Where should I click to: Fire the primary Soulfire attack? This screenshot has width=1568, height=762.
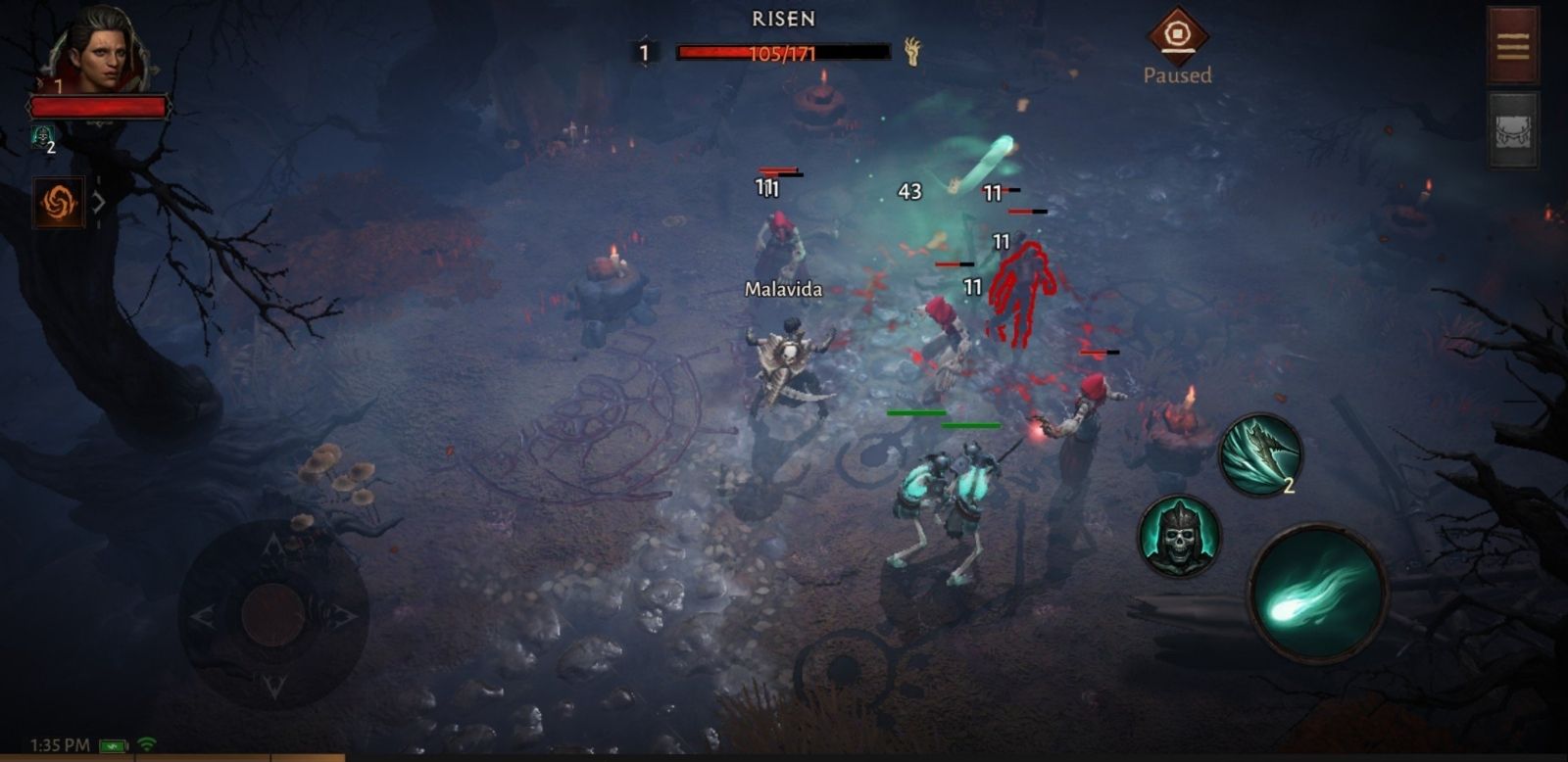1318,592
